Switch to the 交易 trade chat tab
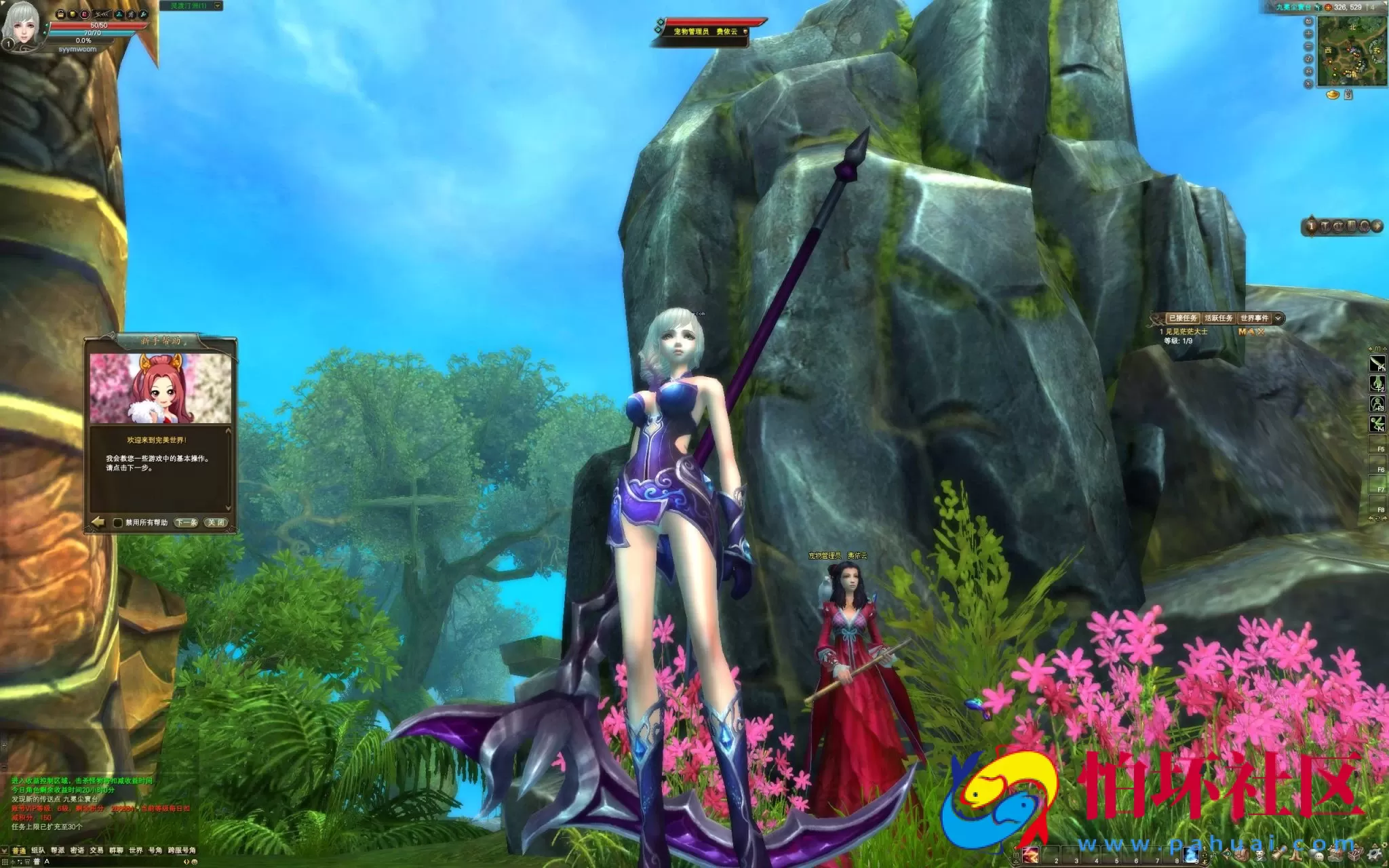The image size is (1389, 868). click(x=97, y=850)
